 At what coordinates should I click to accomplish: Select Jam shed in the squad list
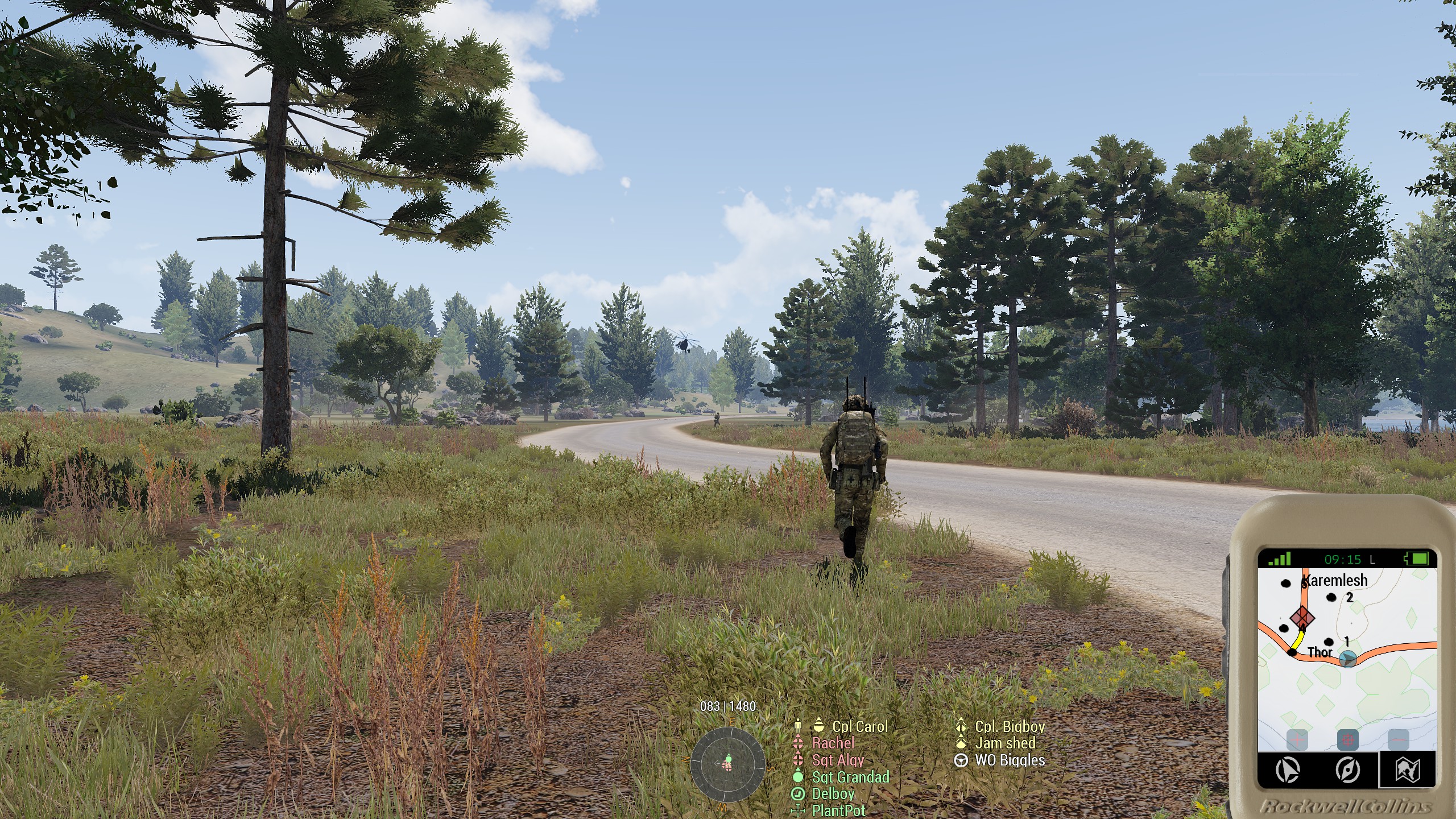[x=1005, y=743]
